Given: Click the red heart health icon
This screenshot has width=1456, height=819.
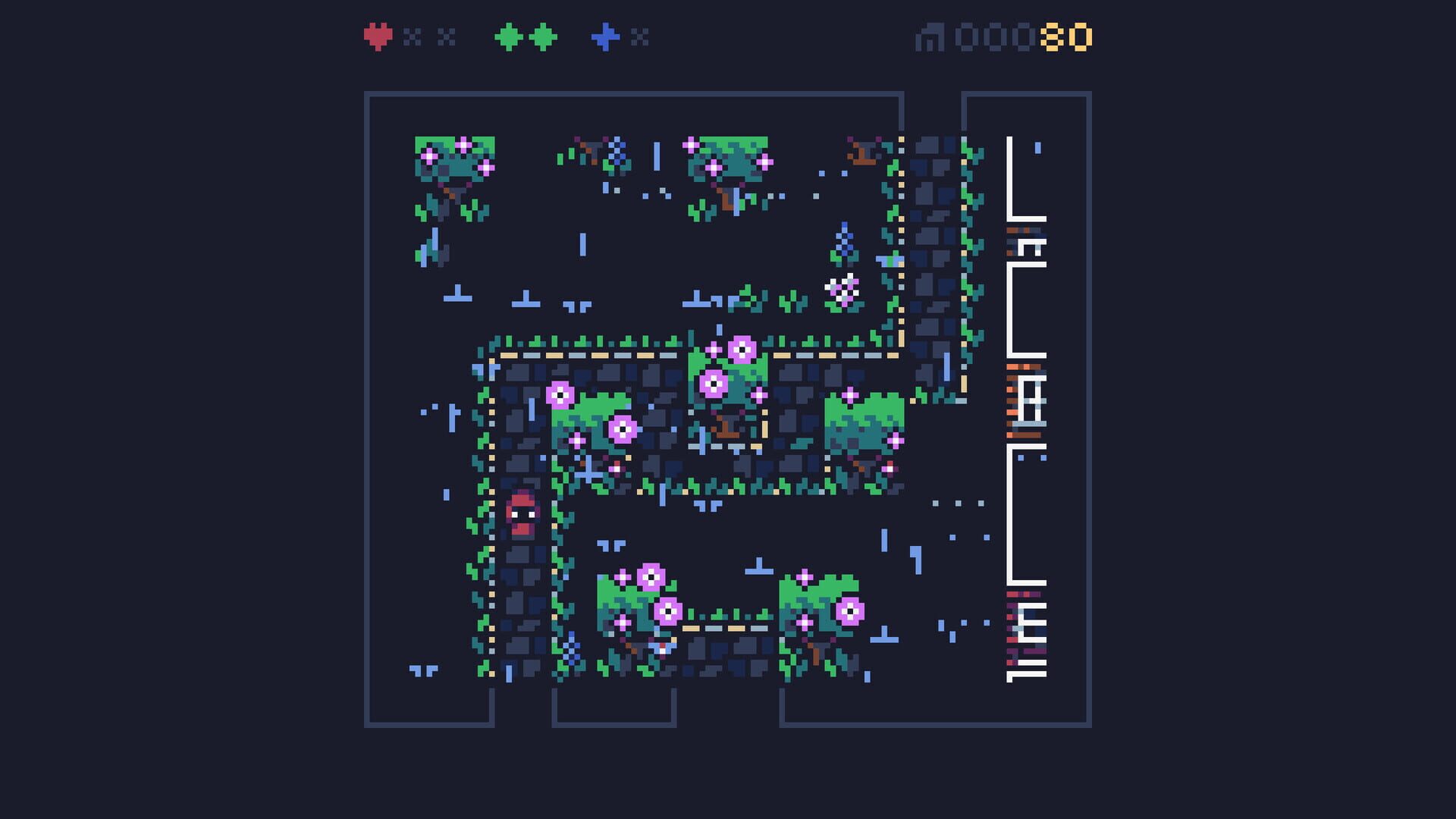Looking at the screenshot, I should pyautogui.click(x=377, y=36).
